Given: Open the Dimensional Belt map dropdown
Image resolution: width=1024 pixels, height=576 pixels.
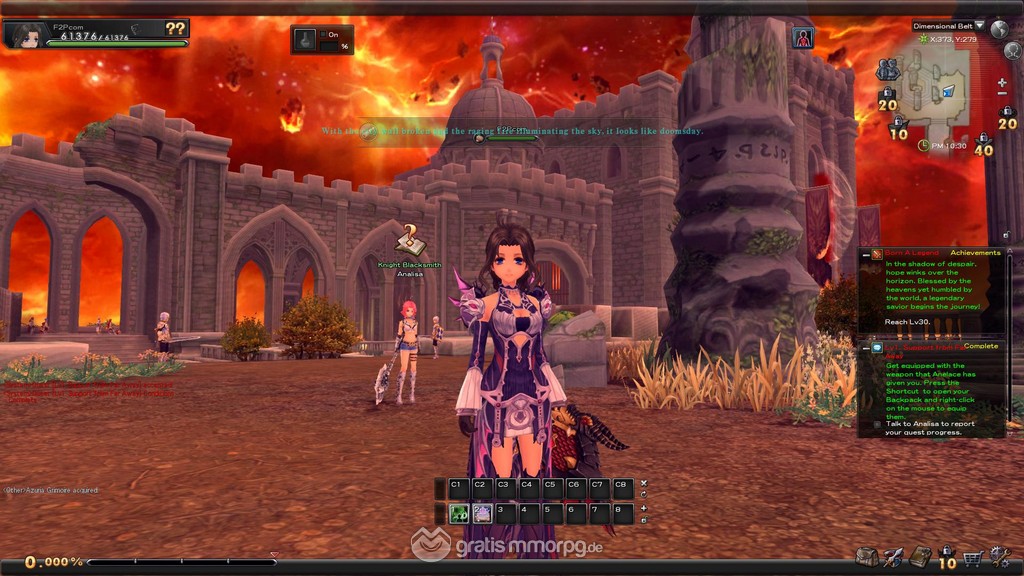Looking at the screenshot, I should point(979,26).
